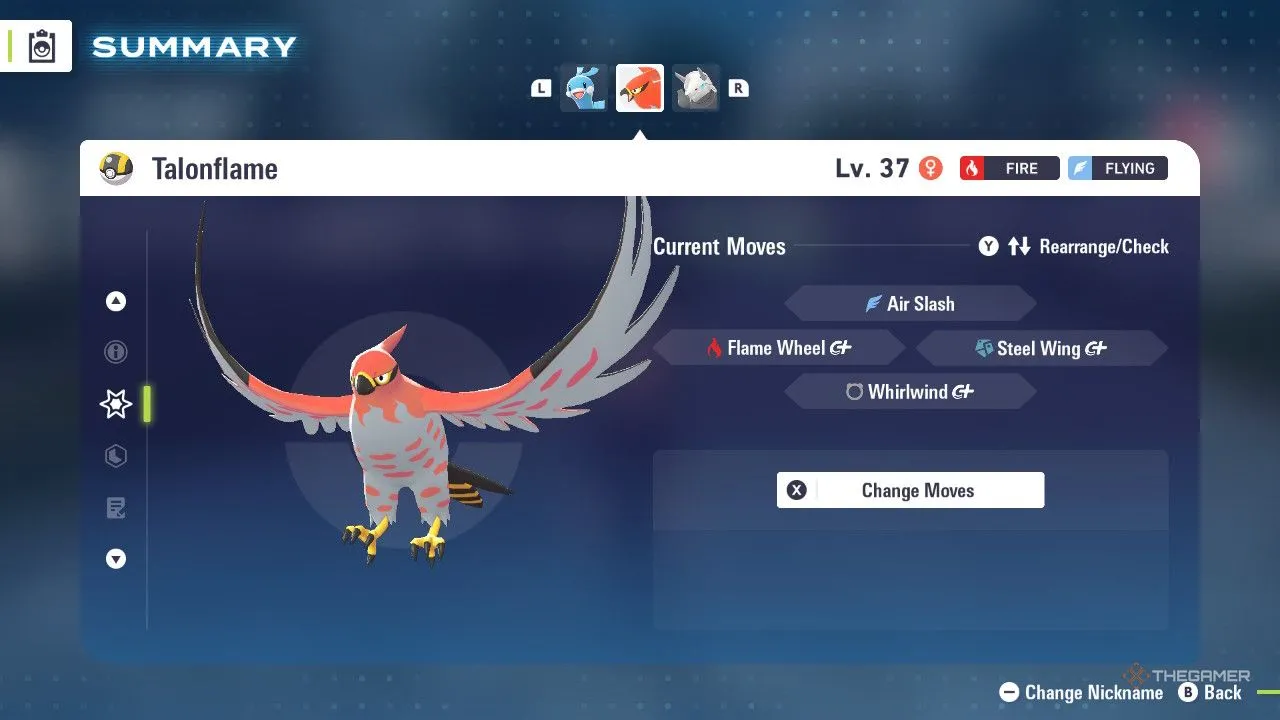Click the memo sheet icon in the sidebar
Image resolution: width=1280 pixels, height=720 pixels.
115,508
